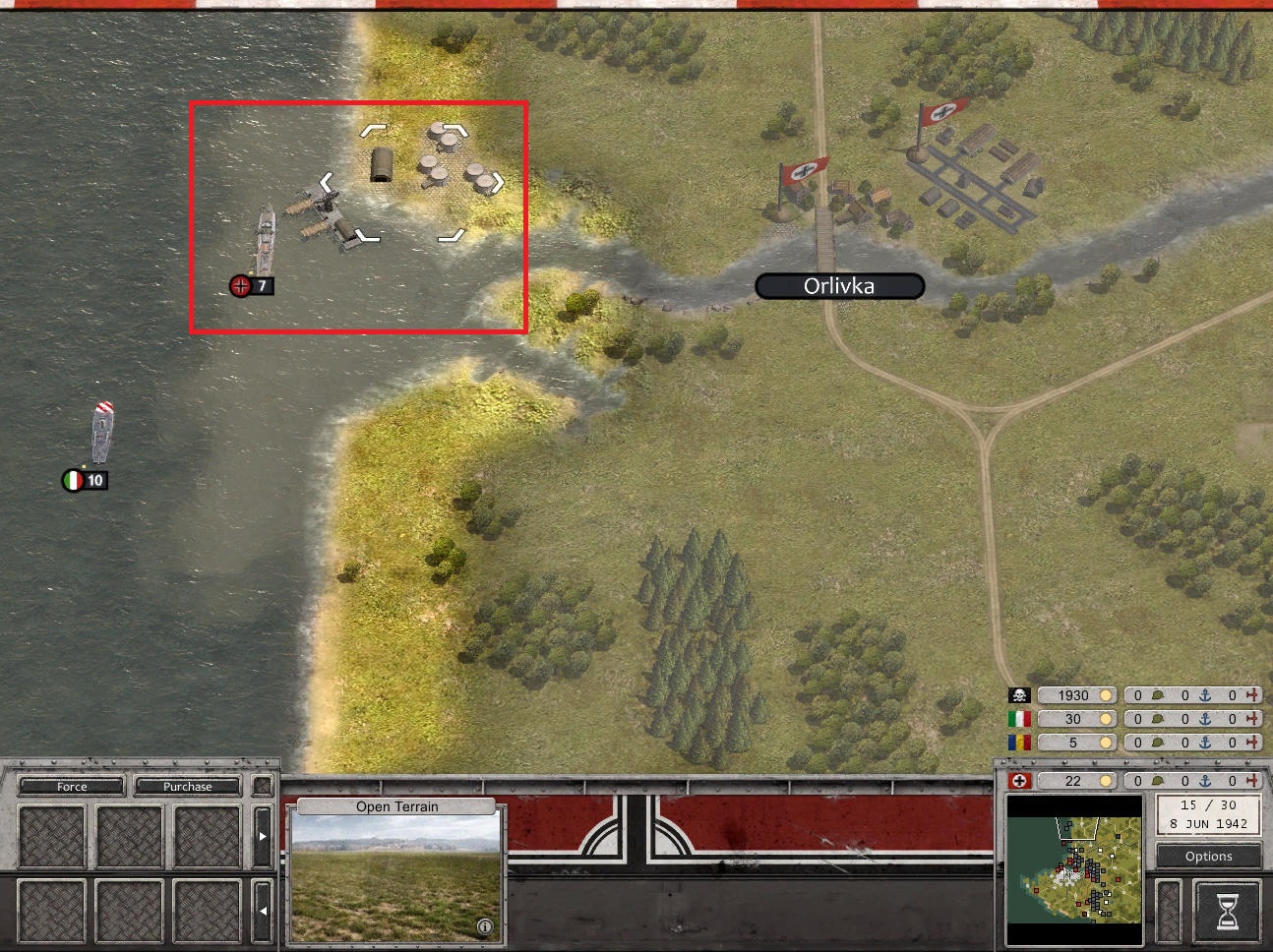The height and width of the screenshot is (952, 1273).
Task: Click the right arrow in the unit panel
Action: pyautogui.click(x=262, y=836)
